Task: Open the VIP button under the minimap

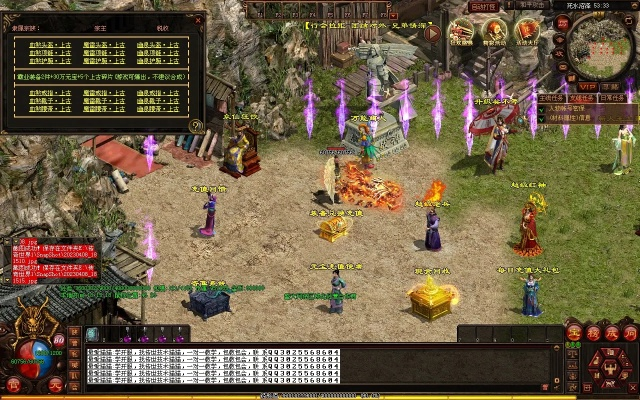Action: click(587, 88)
